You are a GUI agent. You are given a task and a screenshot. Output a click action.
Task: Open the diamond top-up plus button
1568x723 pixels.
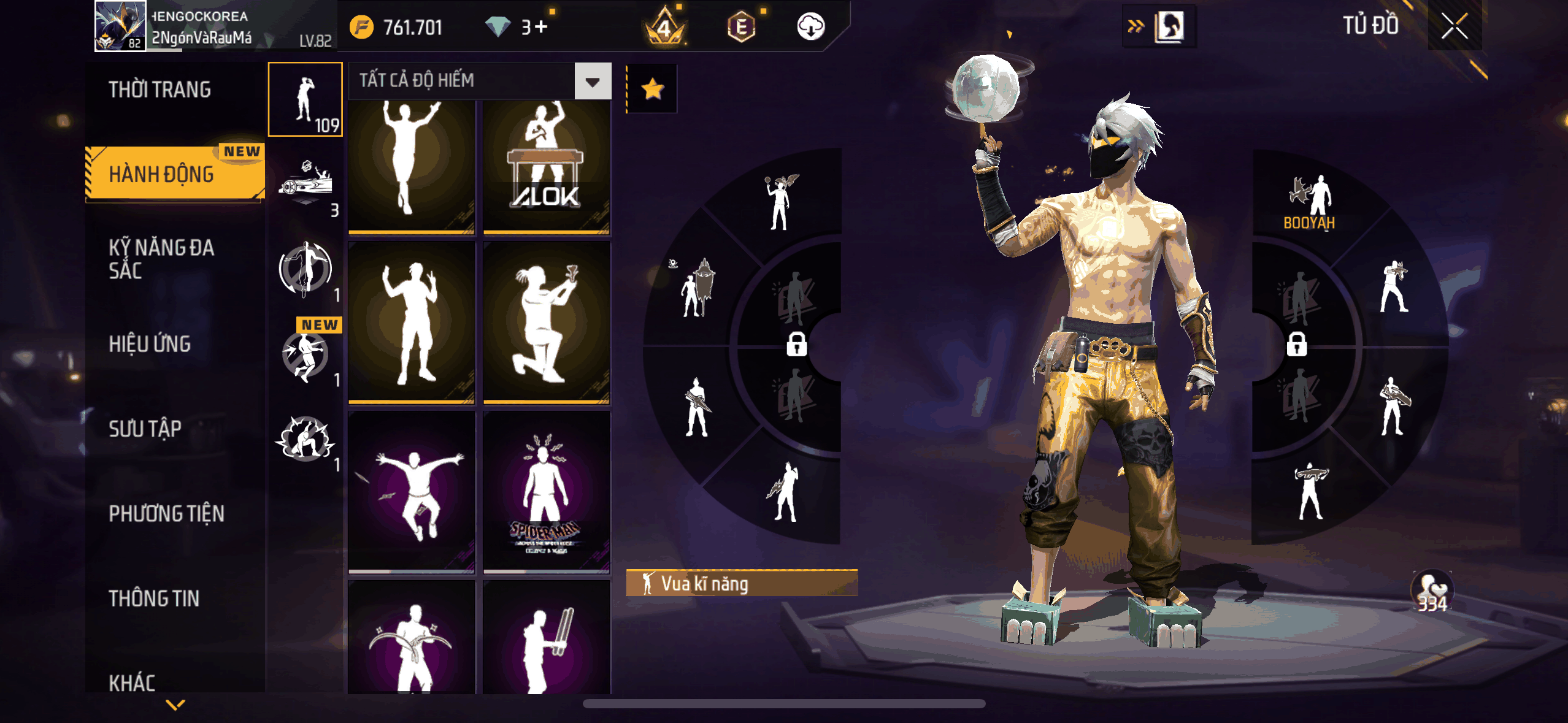541,27
